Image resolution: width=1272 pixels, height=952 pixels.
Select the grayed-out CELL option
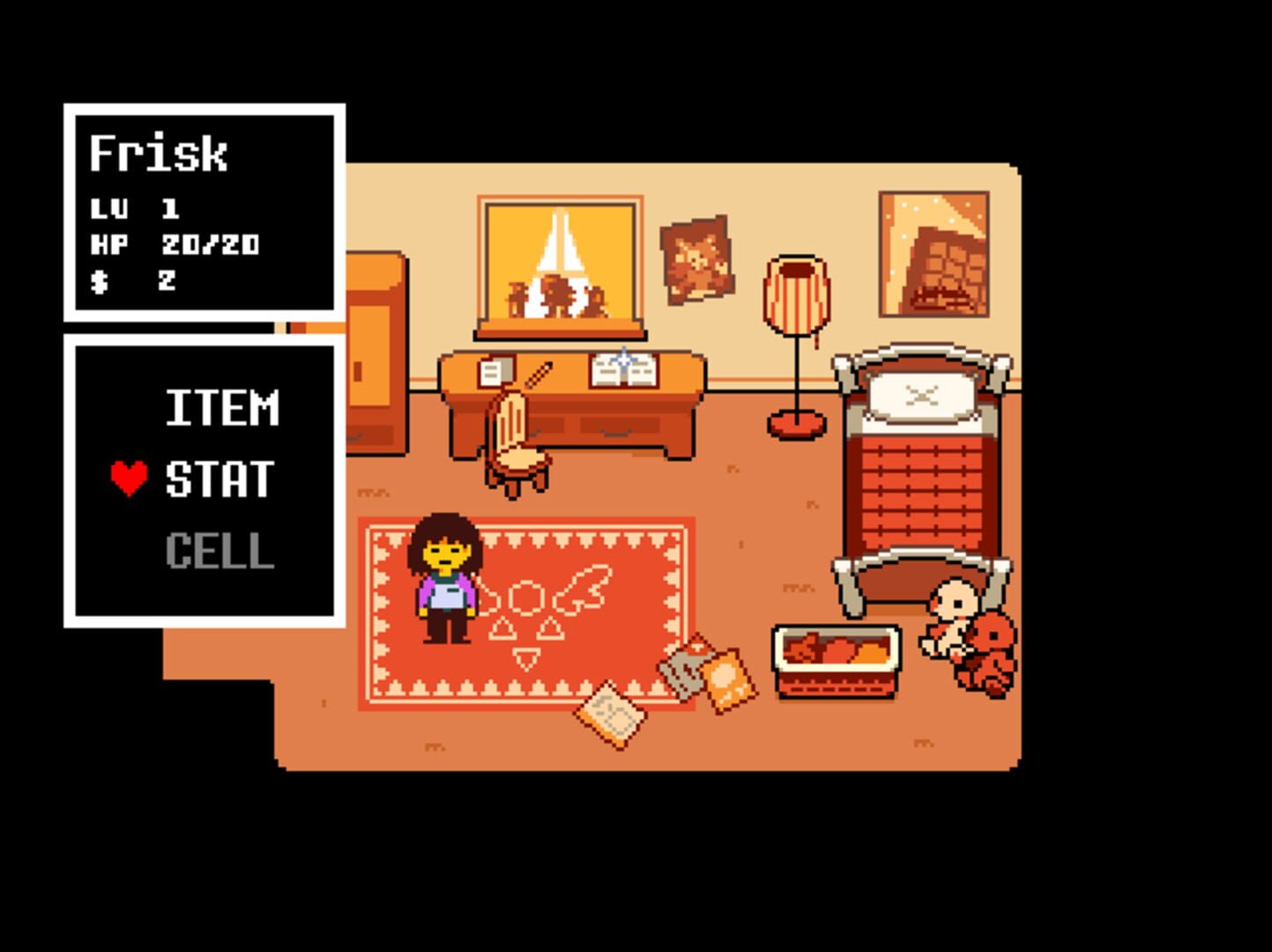tap(217, 551)
